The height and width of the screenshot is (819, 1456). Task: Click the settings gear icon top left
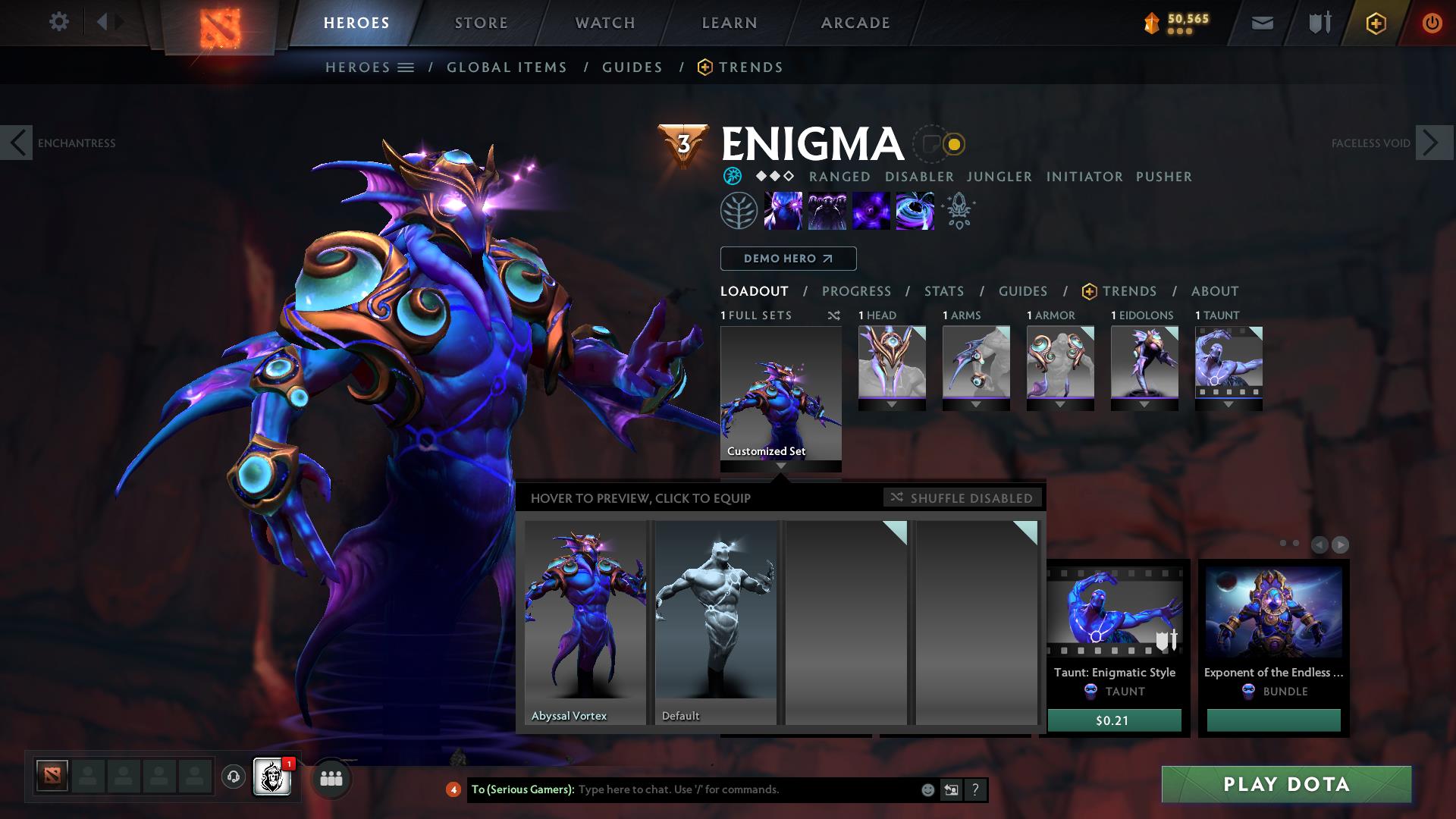59,23
